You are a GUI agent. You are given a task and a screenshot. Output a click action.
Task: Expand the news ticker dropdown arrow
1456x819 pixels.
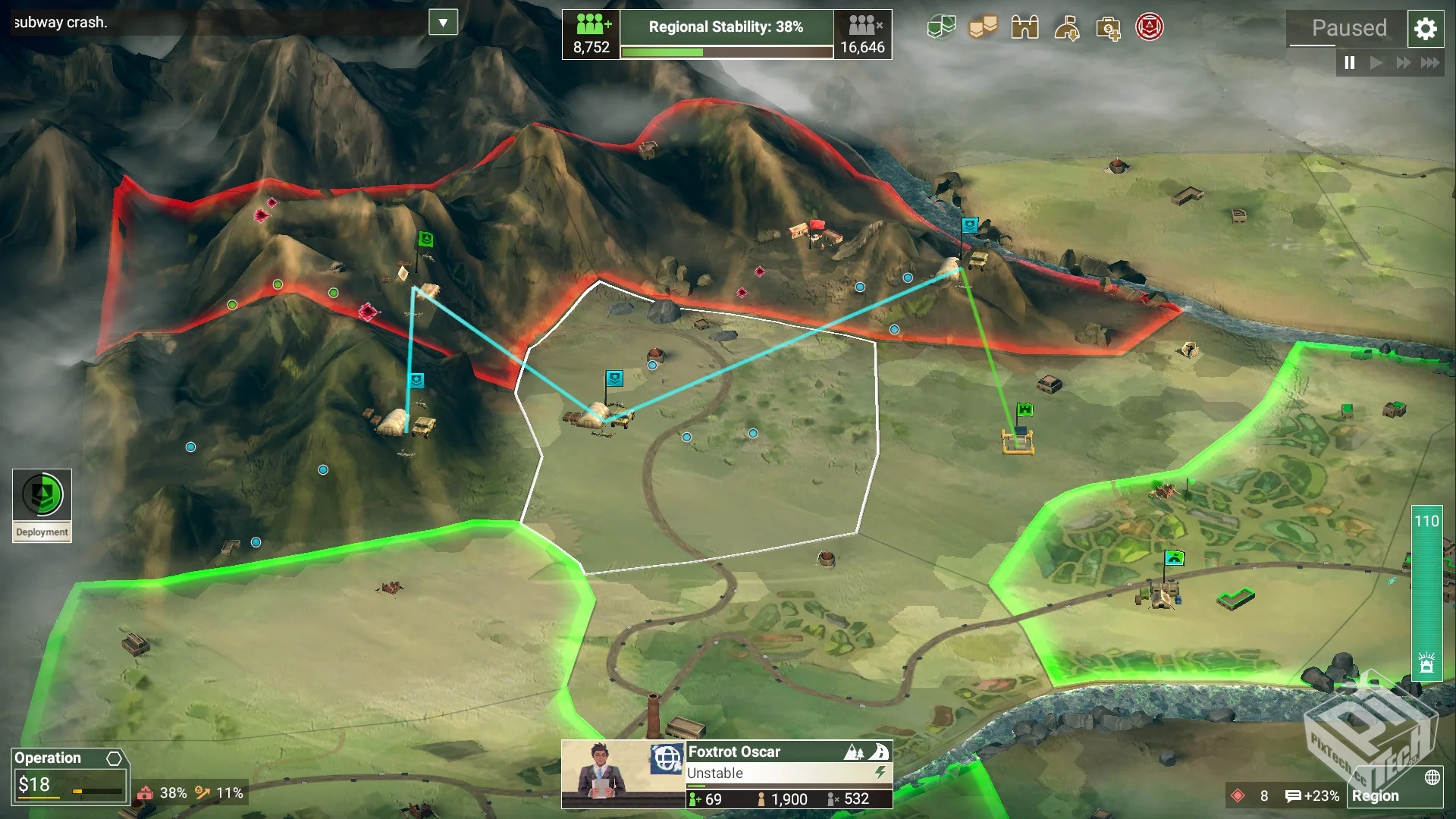pos(443,23)
